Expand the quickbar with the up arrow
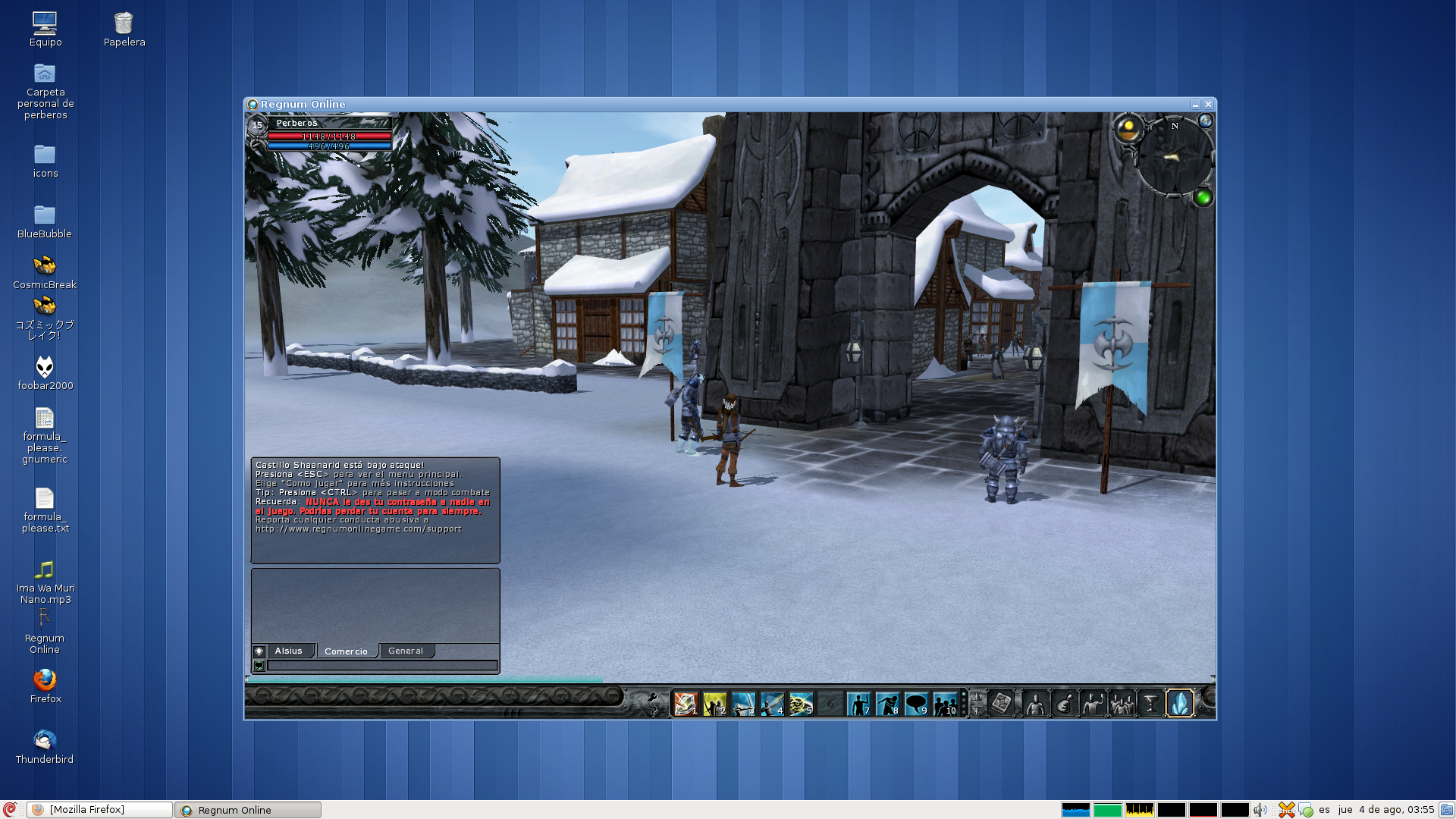The height and width of the screenshot is (819, 1456). tap(976, 696)
